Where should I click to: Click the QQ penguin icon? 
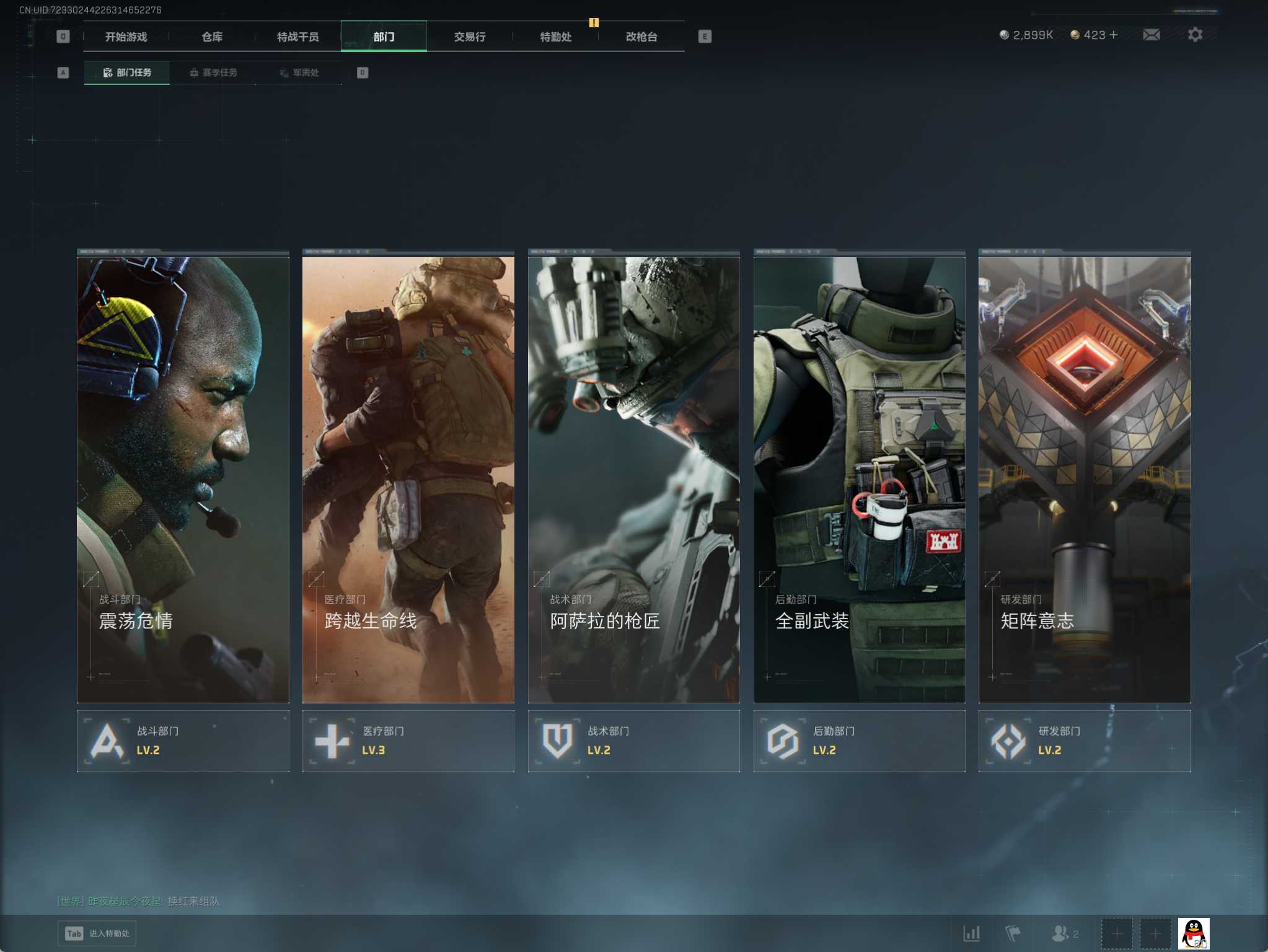(1194, 933)
